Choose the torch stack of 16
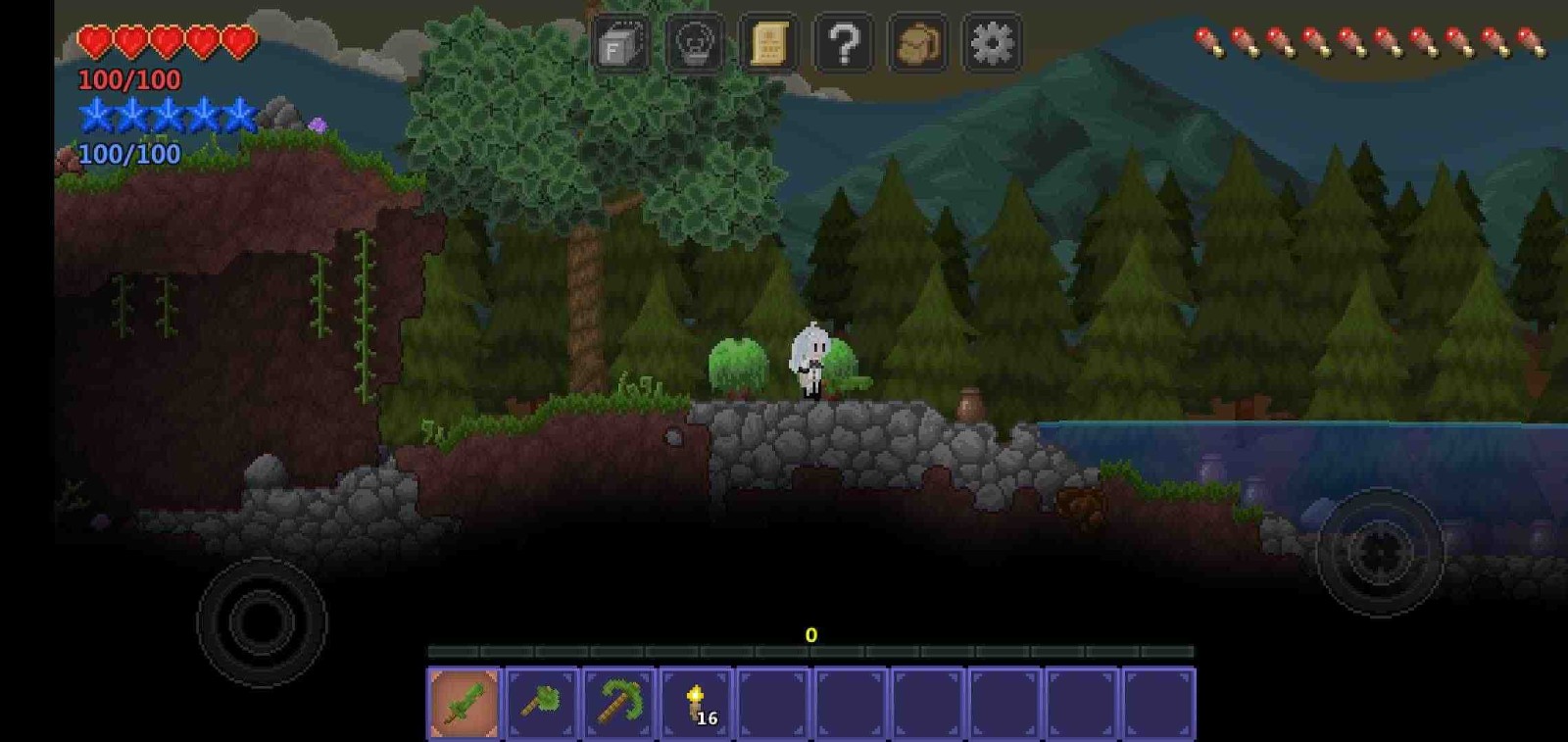 (x=696, y=703)
